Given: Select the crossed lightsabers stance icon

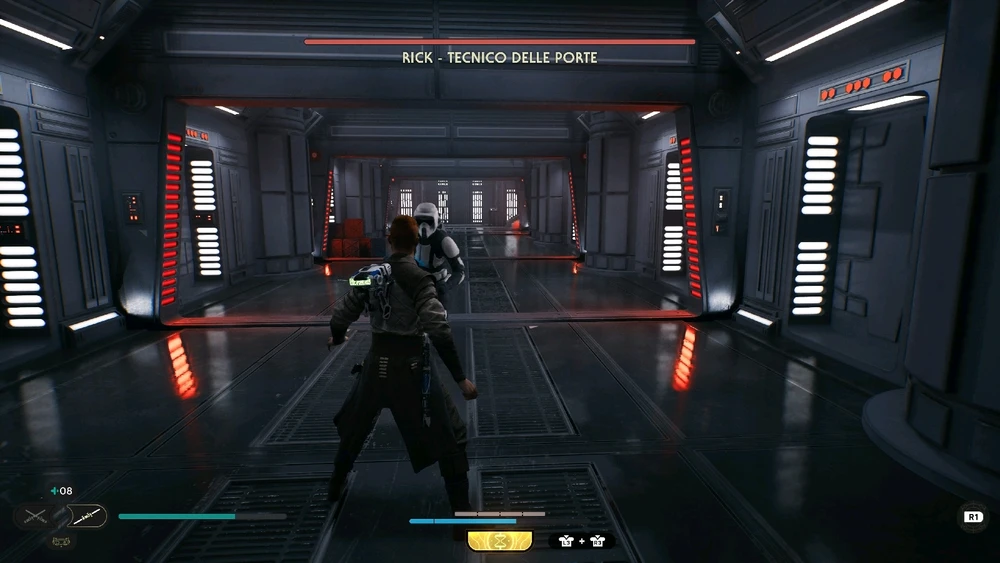Looking at the screenshot, I should pos(35,516).
